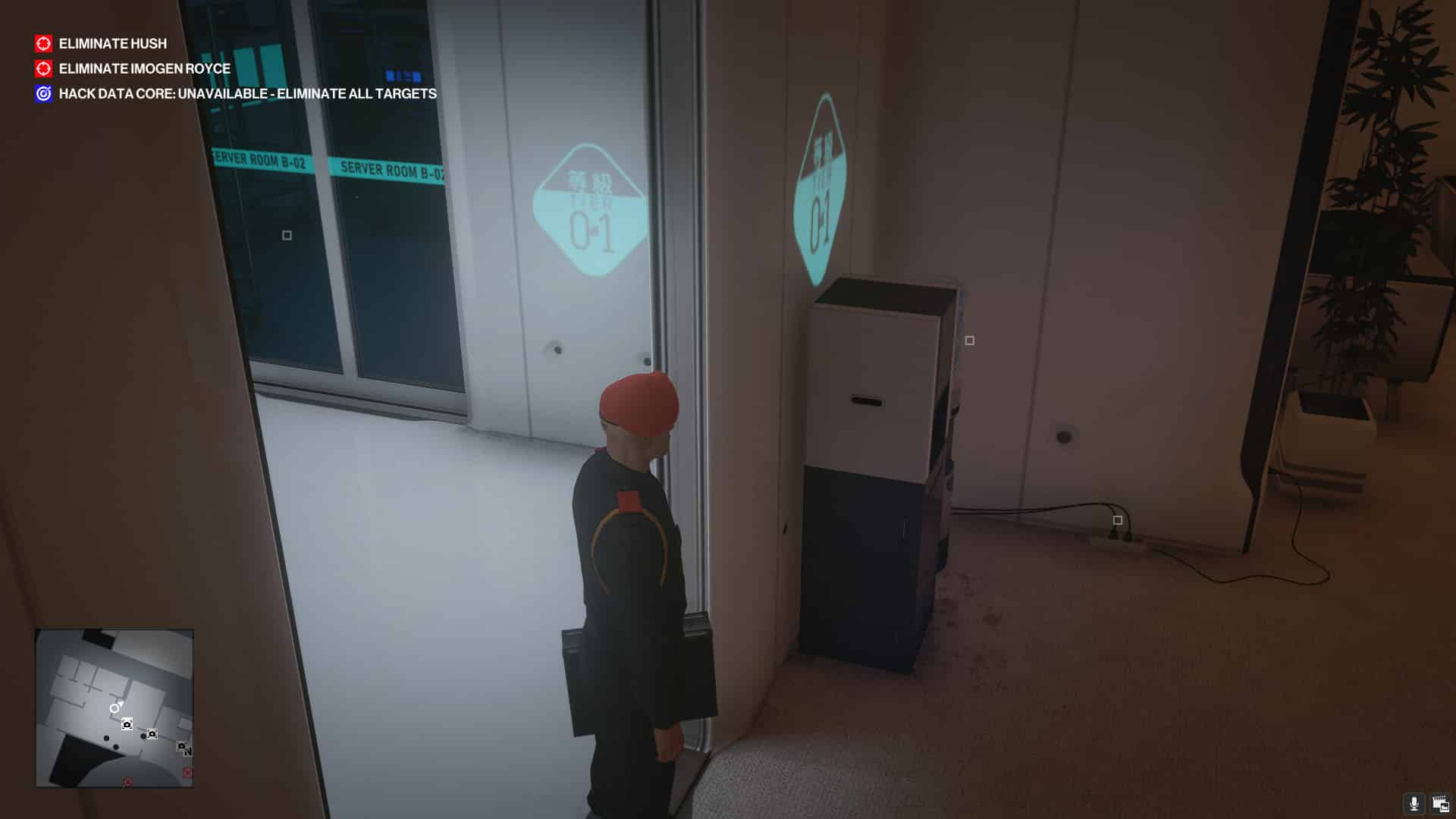Screen dimensions: 1456x819
Task: Select a security camera icon on the minimap
Action: pyautogui.click(x=127, y=724)
